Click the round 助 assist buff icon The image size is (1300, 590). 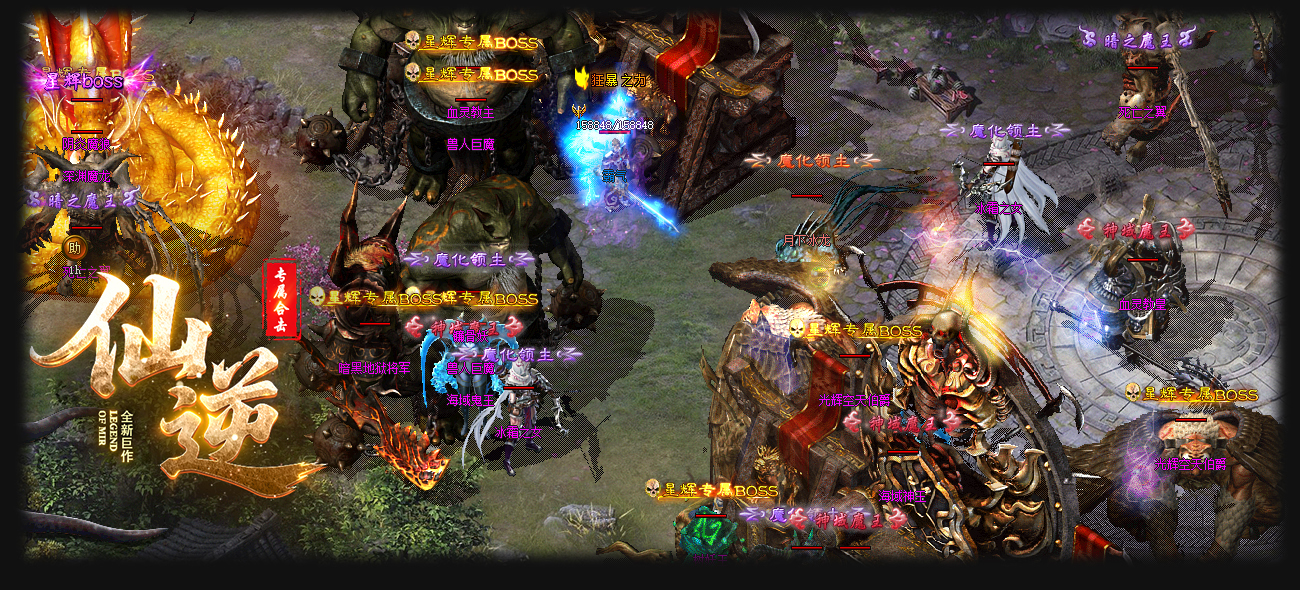click(74, 246)
